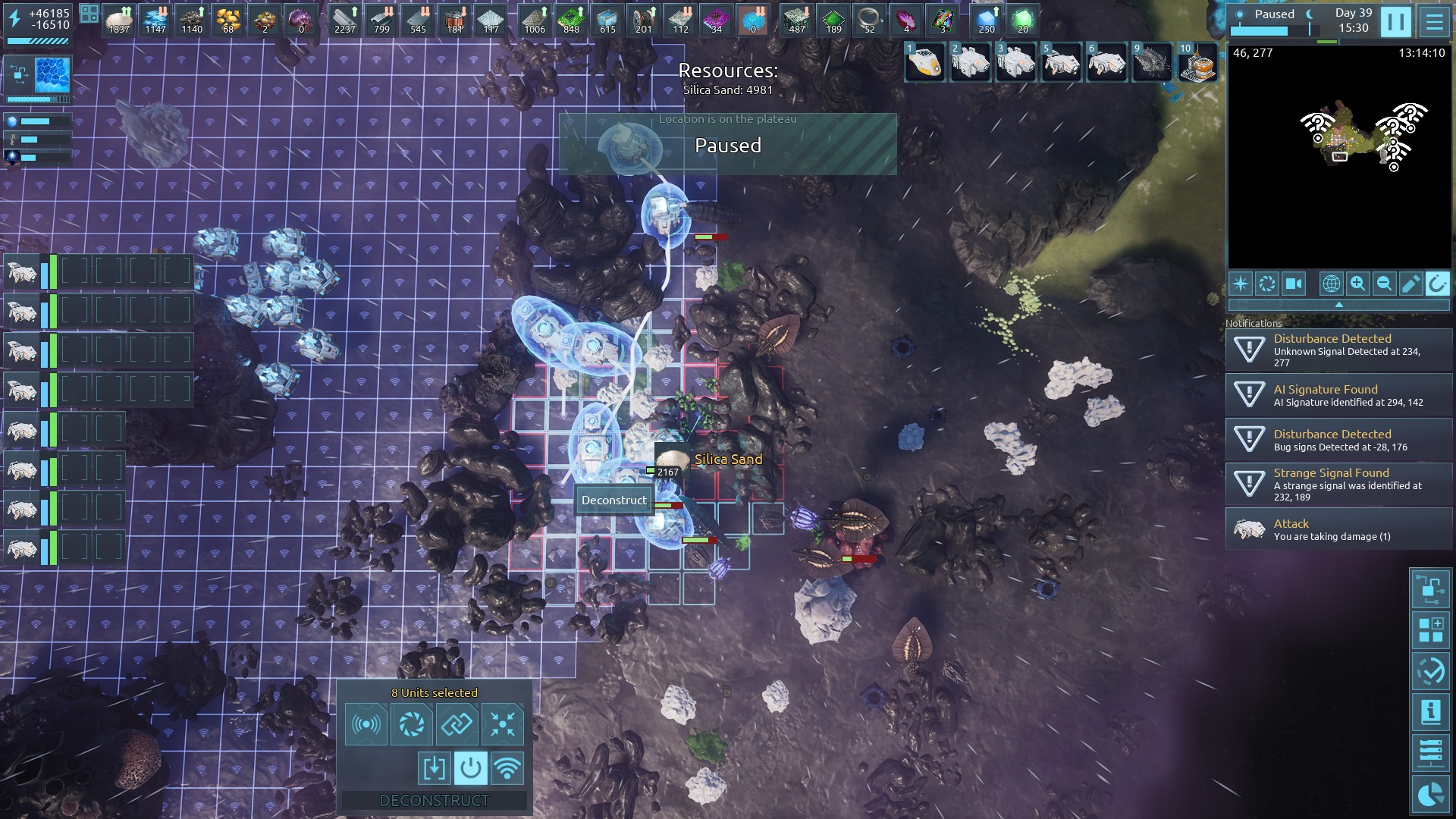Image resolution: width=1456 pixels, height=819 pixels.
Task: Zoom in with the magnifier plus button
Action: click(1357, 284)
